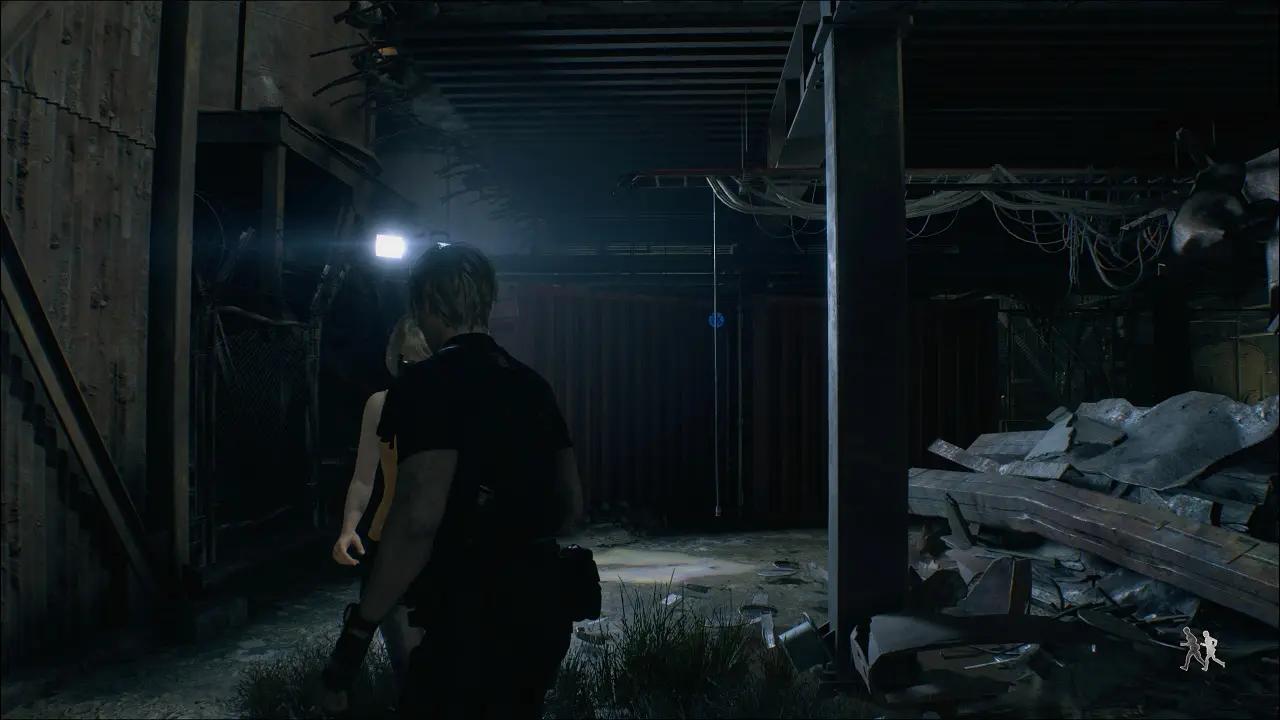Click the companion formation running figures icon
The width and height of the screenshot is (1280, 720).
point(1201,650)
